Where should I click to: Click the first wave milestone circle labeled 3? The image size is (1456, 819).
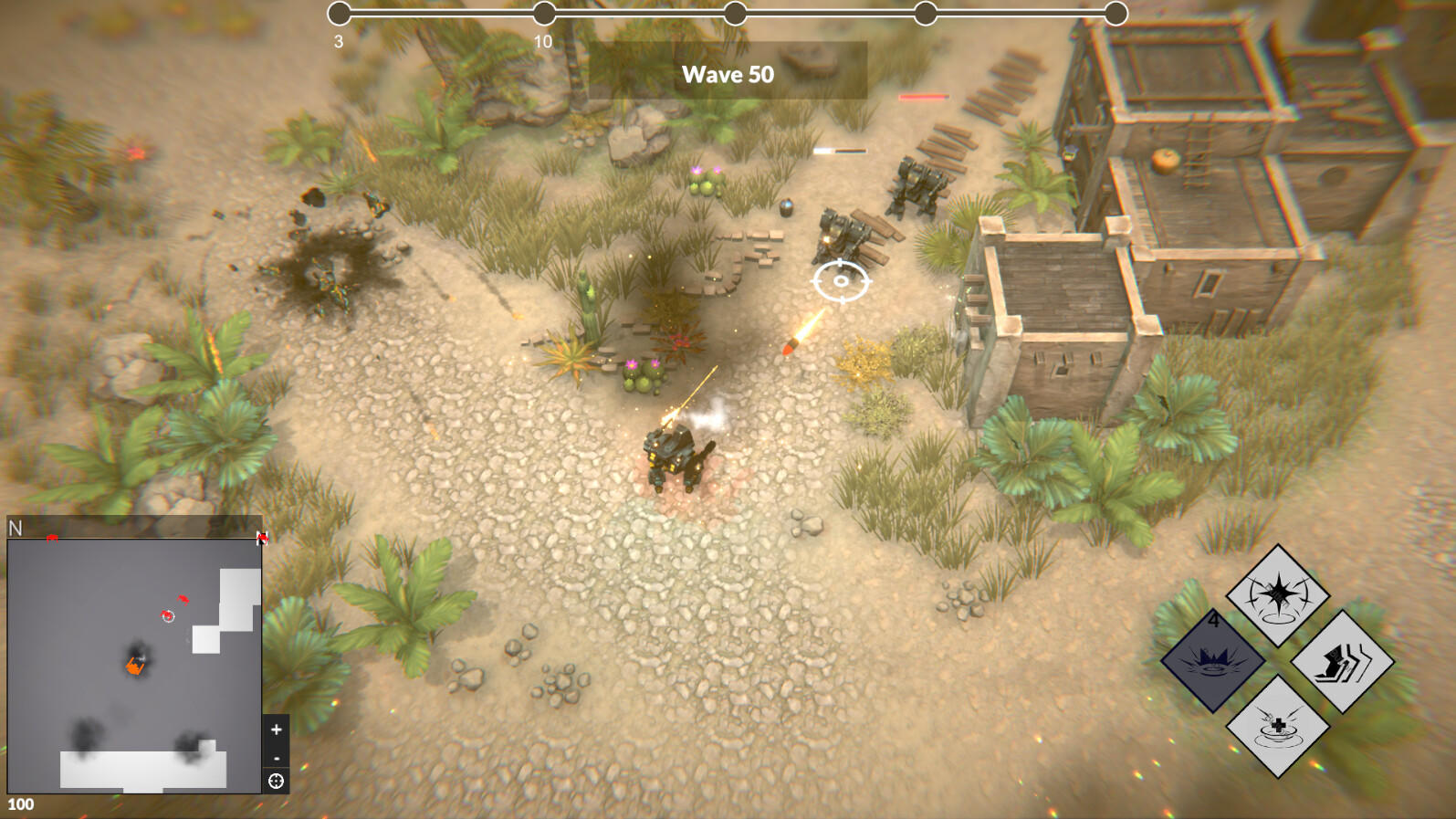[x=340, y=13]
